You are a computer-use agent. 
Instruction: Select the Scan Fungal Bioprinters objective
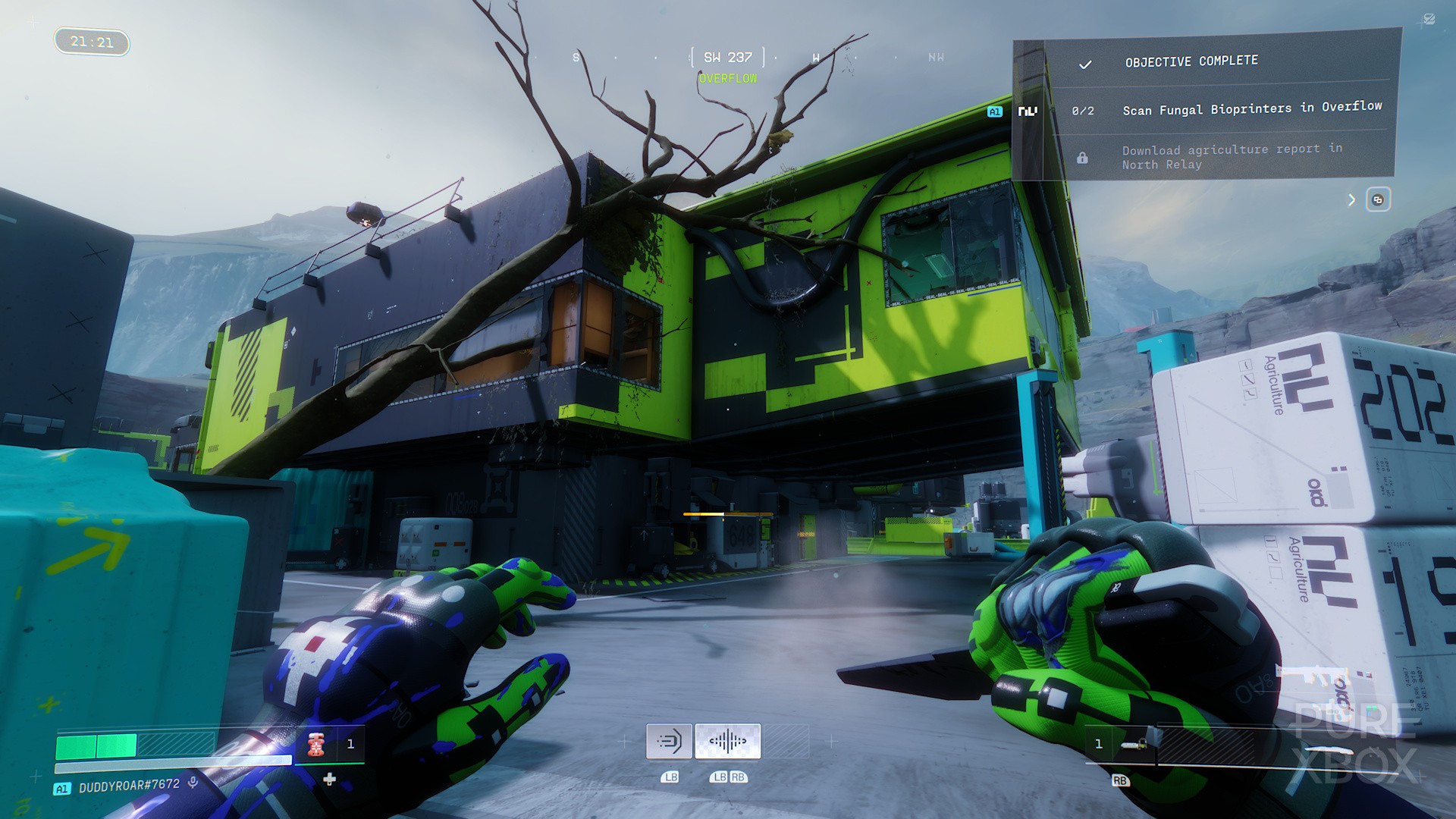click(1251, 108)
